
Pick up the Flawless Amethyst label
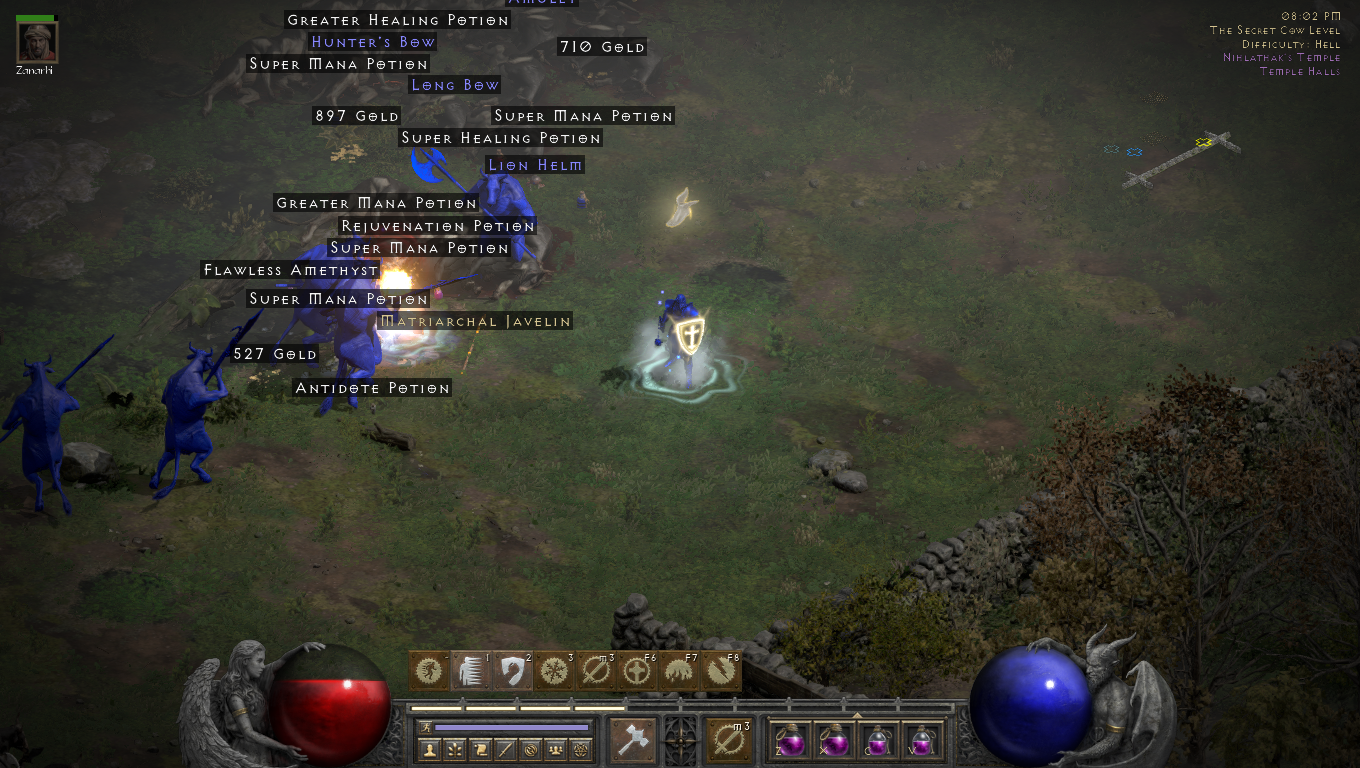tap(291, 270)
